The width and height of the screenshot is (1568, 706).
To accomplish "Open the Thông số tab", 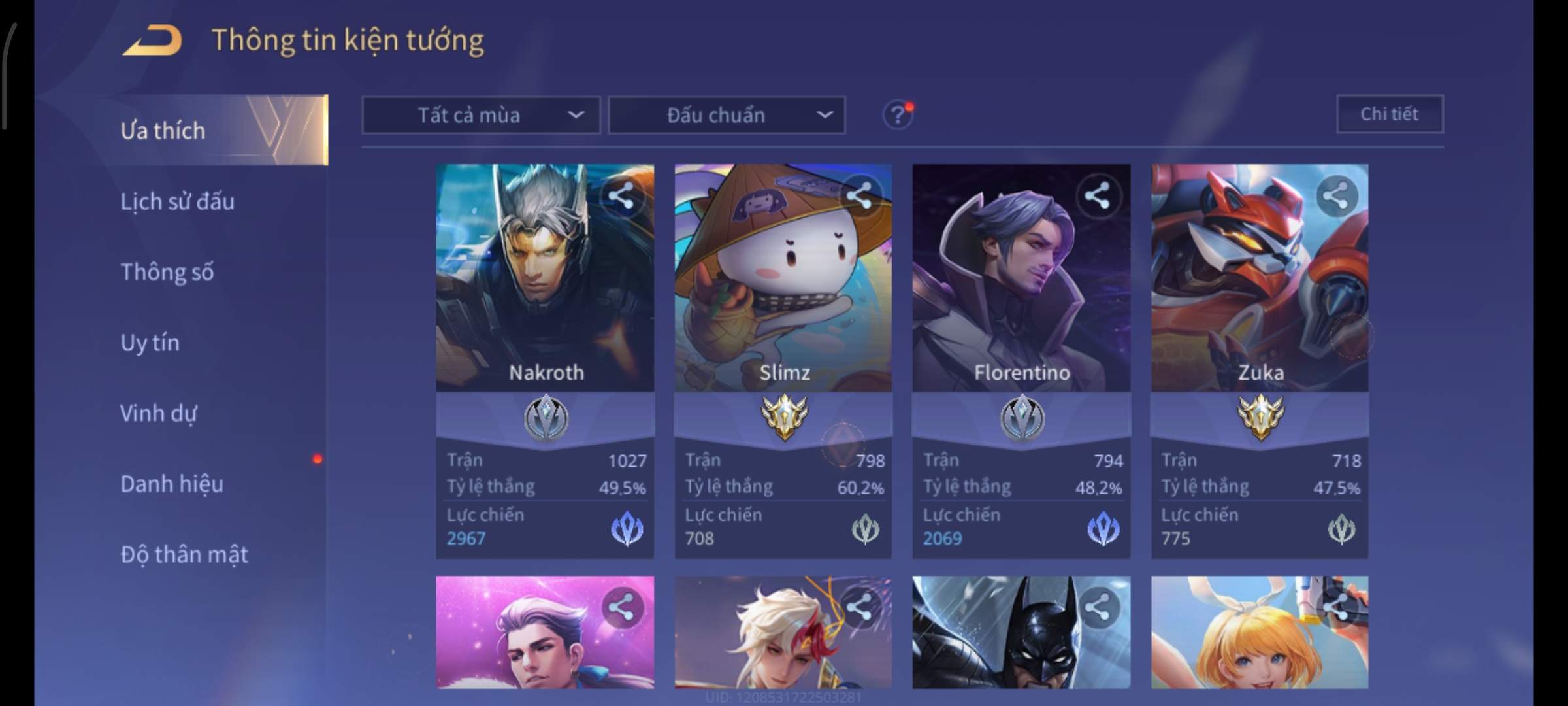I will pyautogui.click(x=167, y=272).
